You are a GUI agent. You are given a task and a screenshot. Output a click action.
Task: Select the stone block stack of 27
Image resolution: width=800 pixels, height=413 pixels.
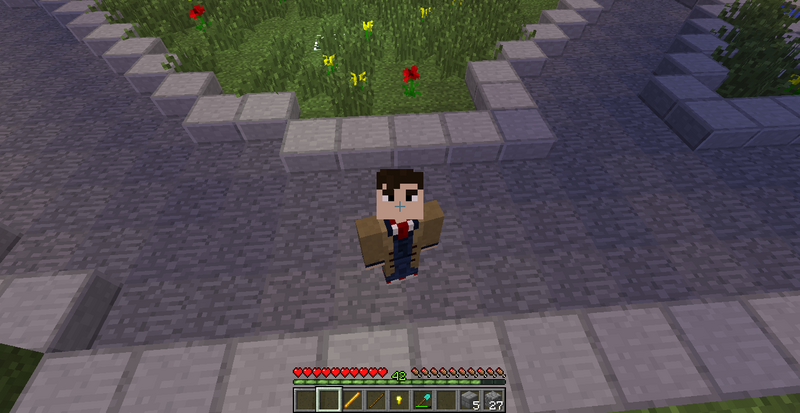click(493, 401)
